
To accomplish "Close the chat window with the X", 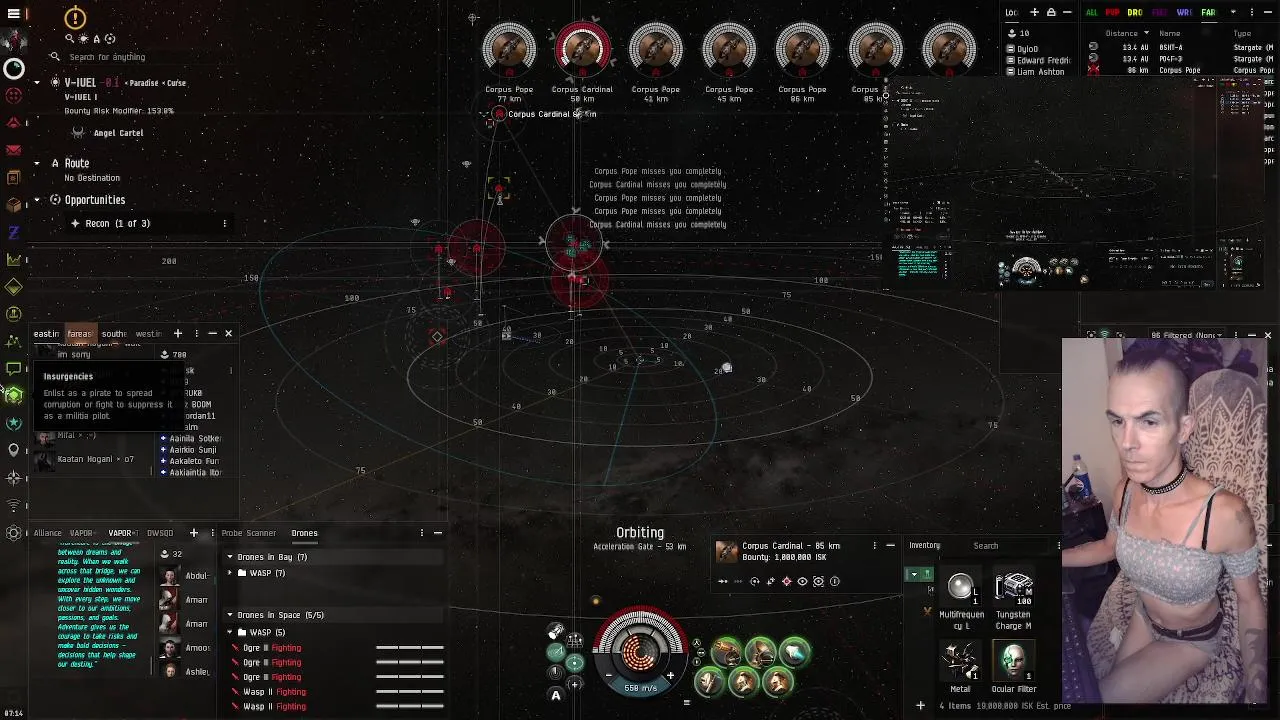I will click(x=228, y=333).
